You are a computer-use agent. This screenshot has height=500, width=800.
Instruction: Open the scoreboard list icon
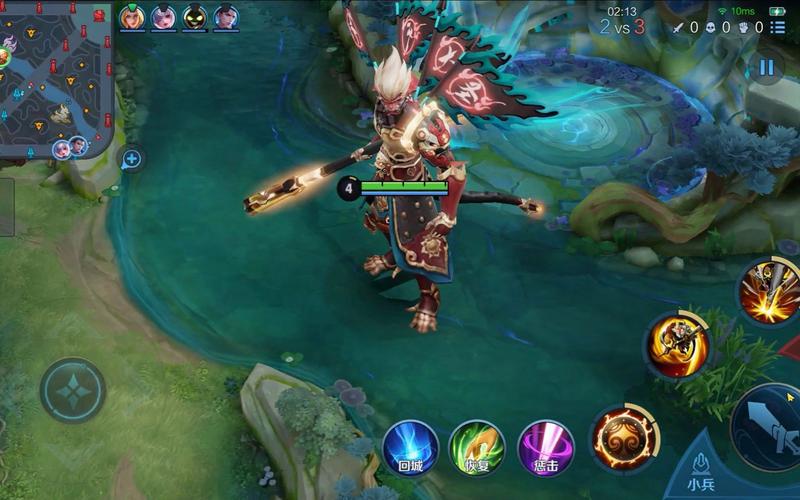778,28
